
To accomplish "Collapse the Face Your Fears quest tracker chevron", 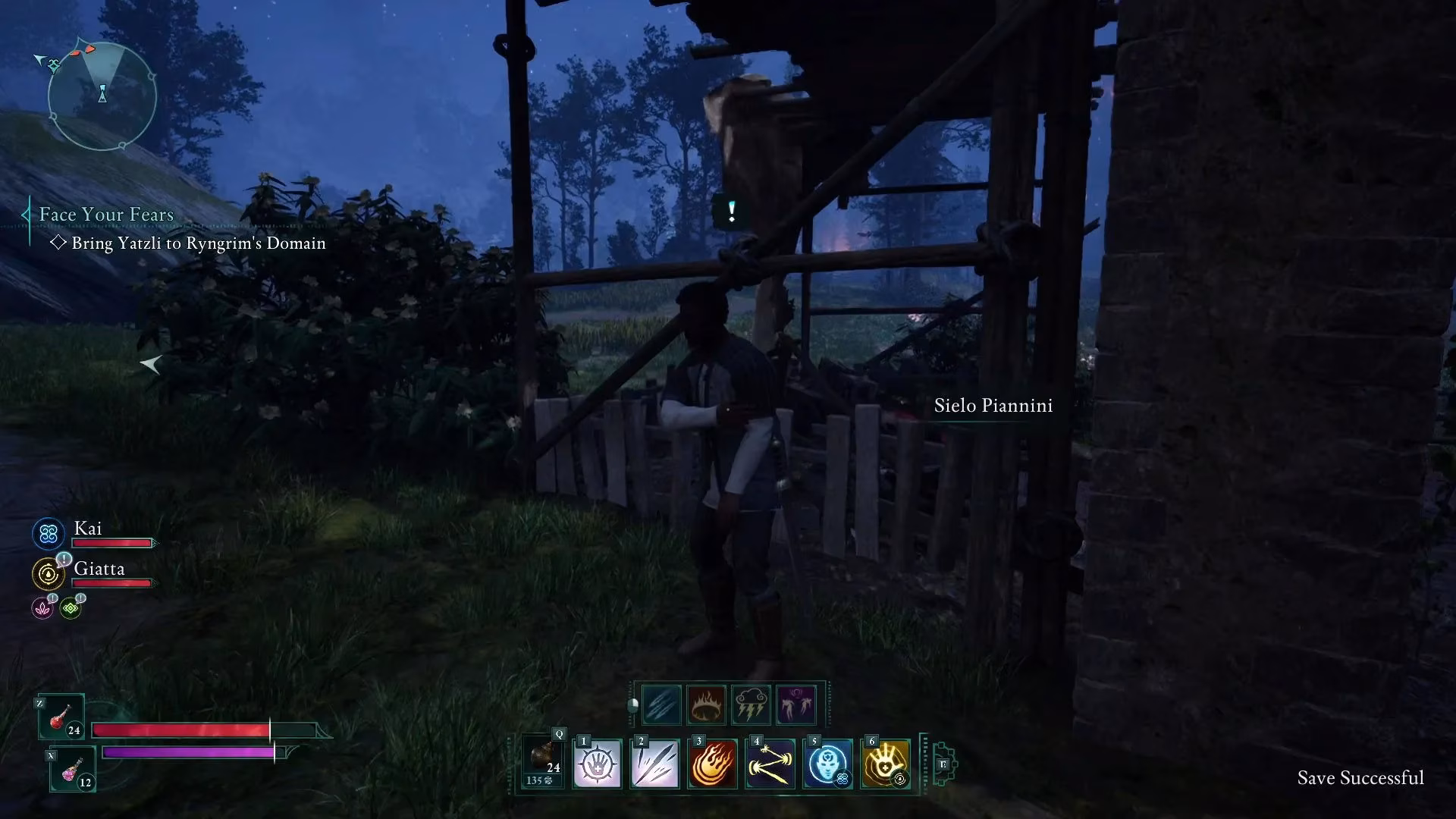I will pyautogui.click(x=25, y=215).
